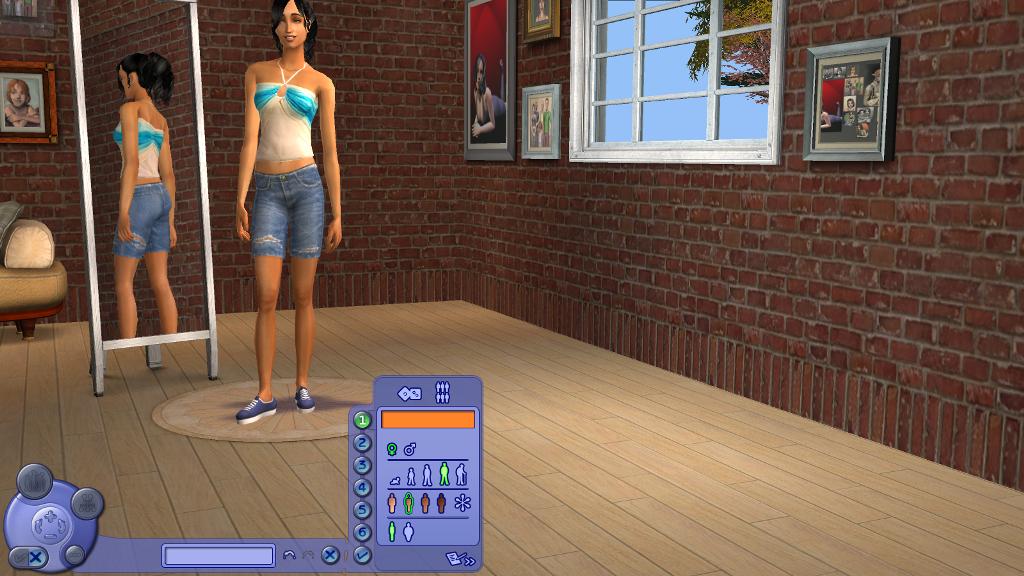Pick the darkest skin tone figure
Screen dimensions: 1024x576
click(x=442, y=502)
